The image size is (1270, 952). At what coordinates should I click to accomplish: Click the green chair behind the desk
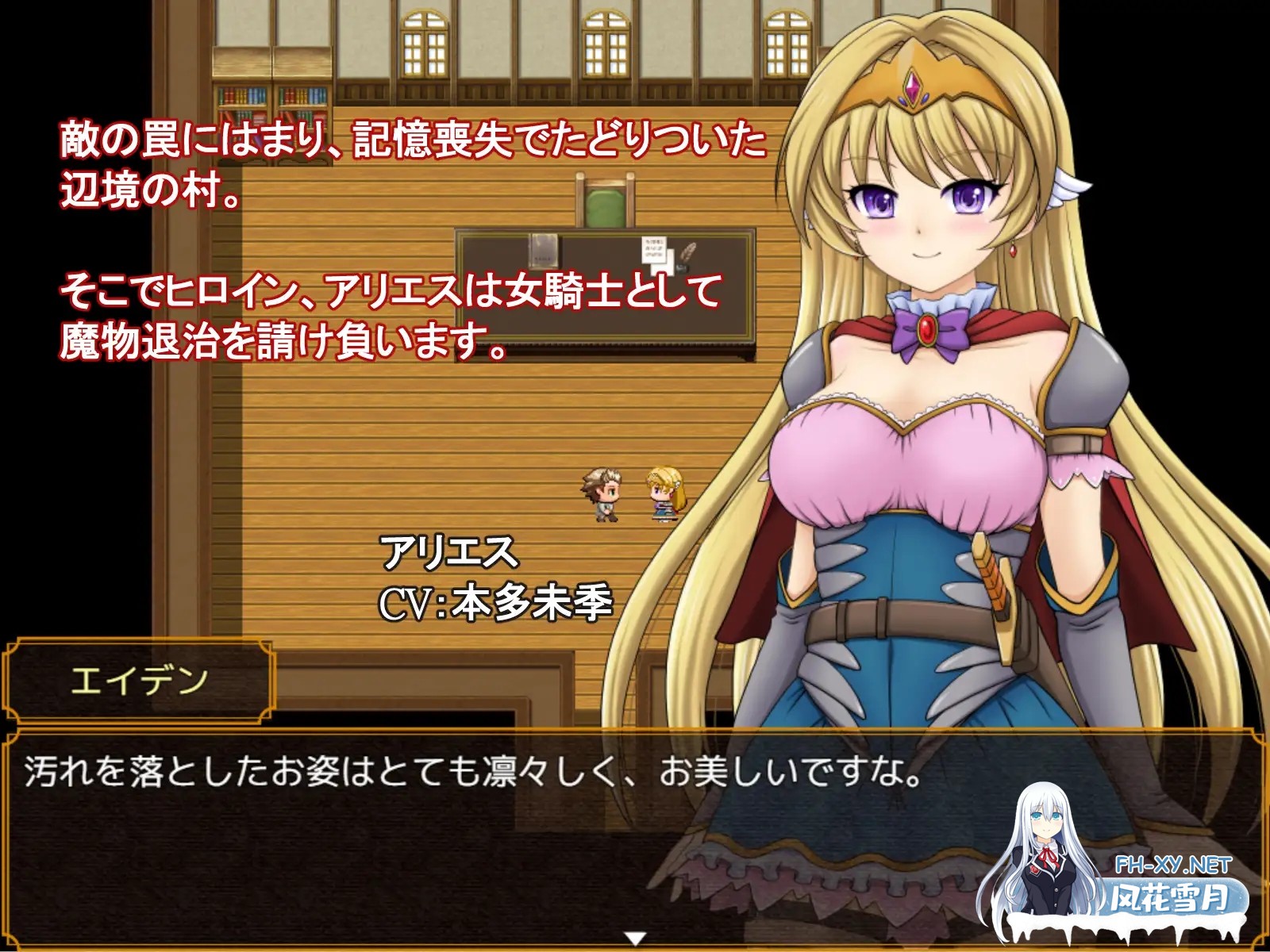[605, 208]
